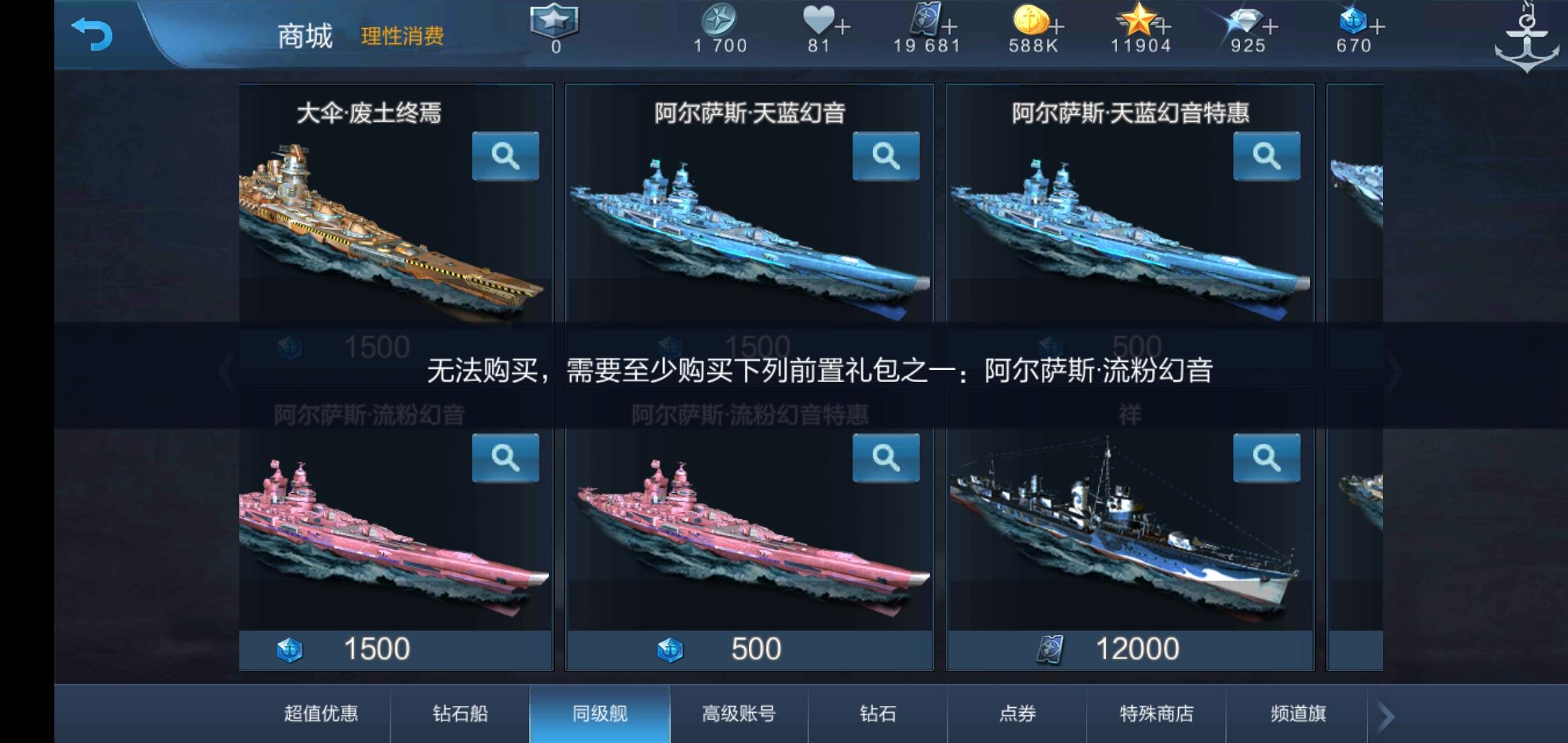Select the 高级账号 tab

click(739, 714)
